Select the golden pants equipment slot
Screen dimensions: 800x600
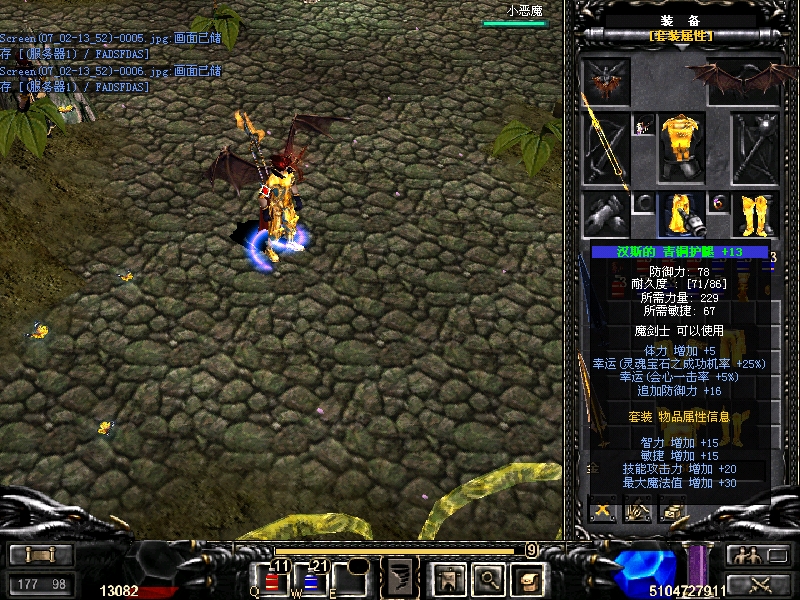tap(682, 215)
